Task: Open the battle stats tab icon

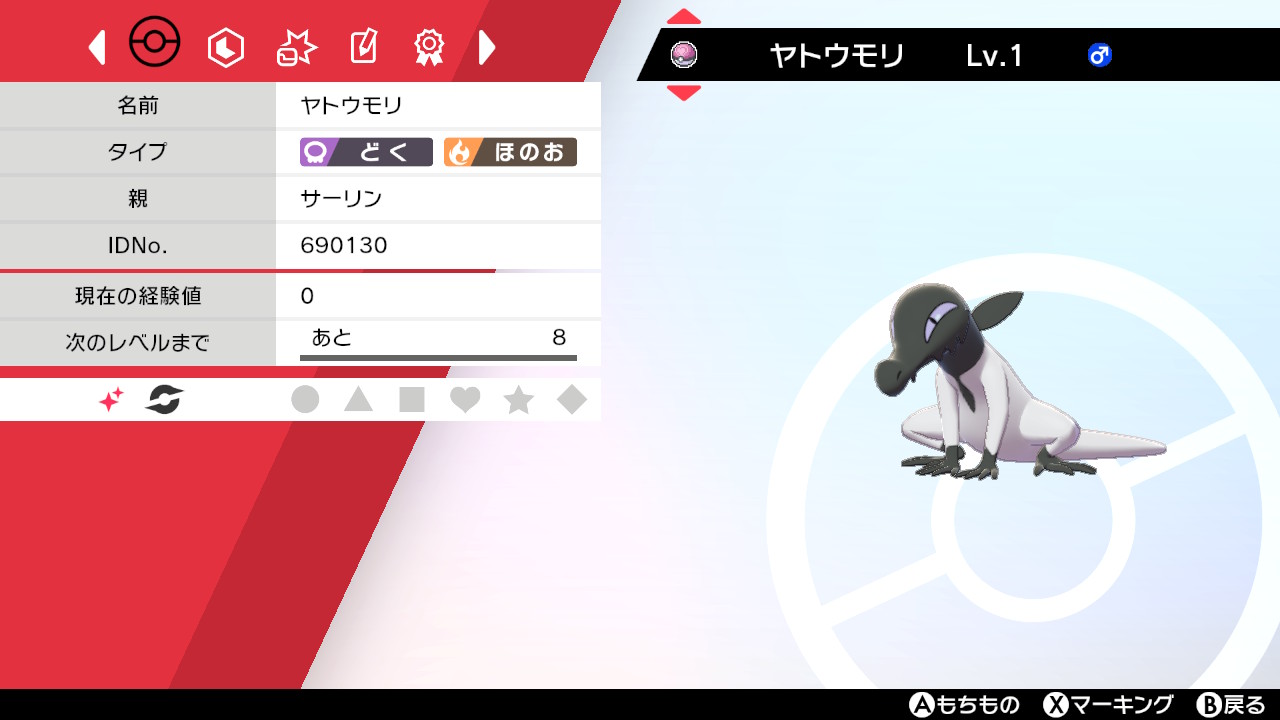Action: pos(225,46)
